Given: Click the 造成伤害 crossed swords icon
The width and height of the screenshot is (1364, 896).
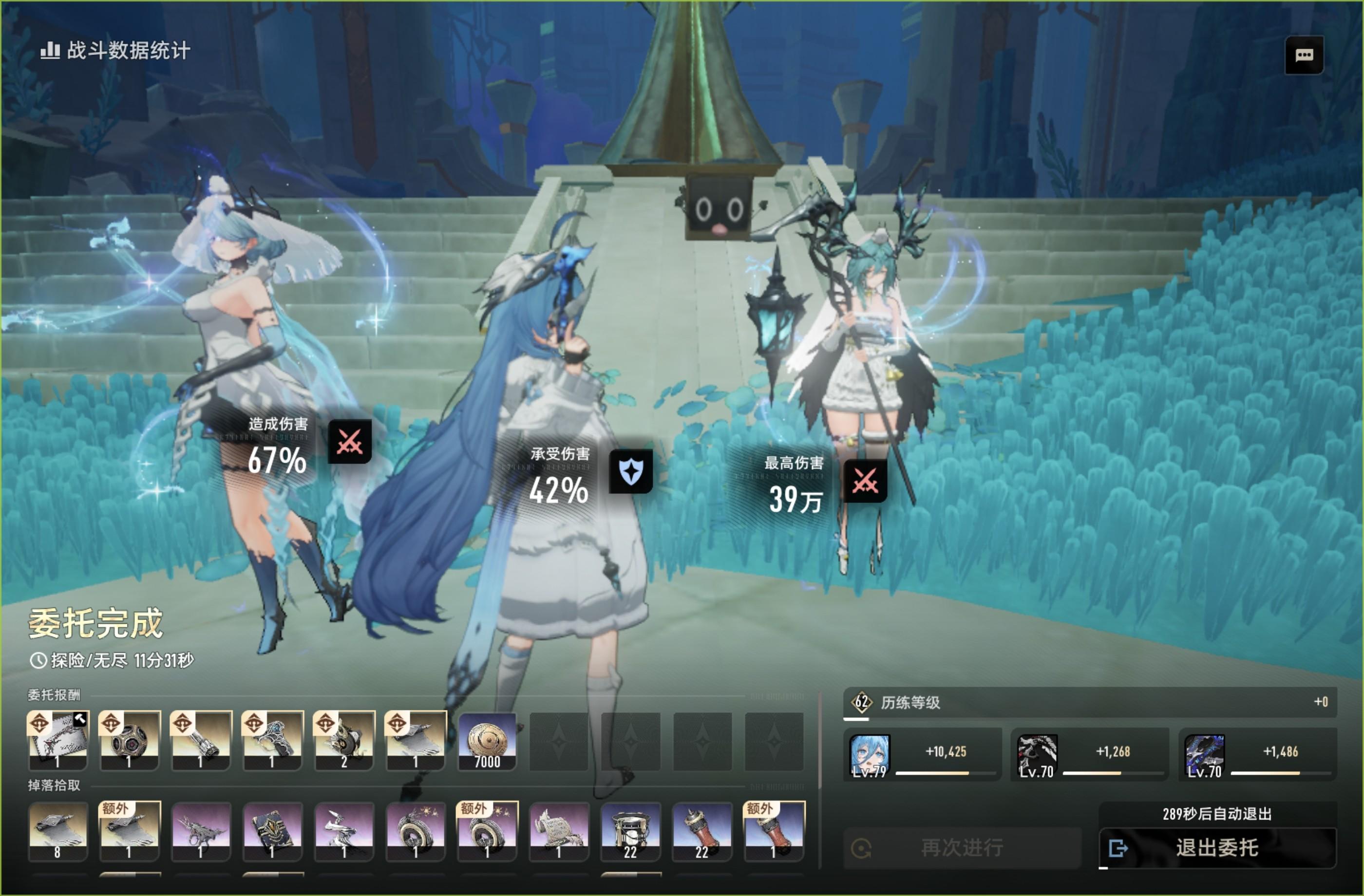Looking at the screenshot, I should click(x=350, y=441).
